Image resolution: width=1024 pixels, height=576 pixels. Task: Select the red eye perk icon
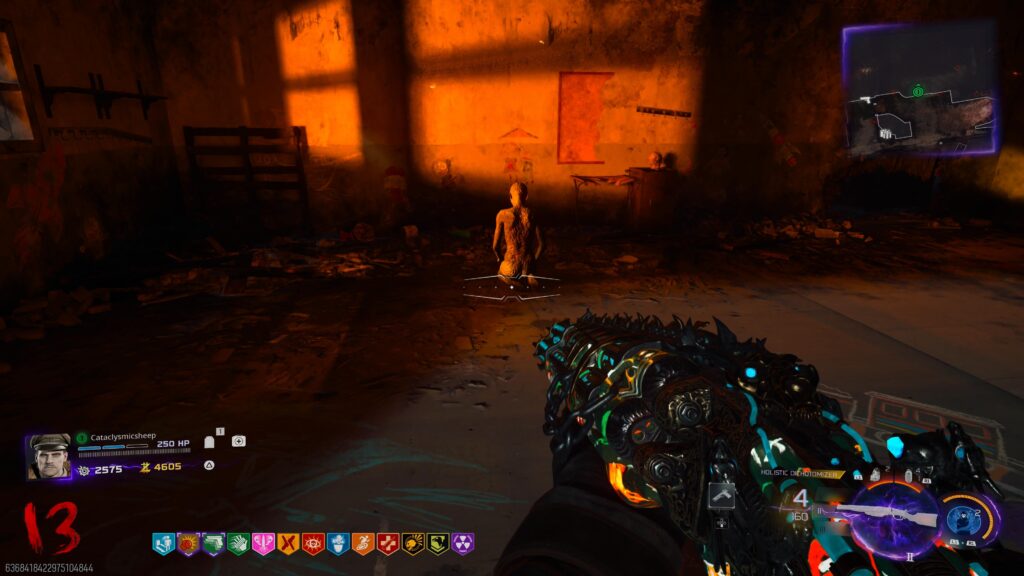click(x=313, y=543)
